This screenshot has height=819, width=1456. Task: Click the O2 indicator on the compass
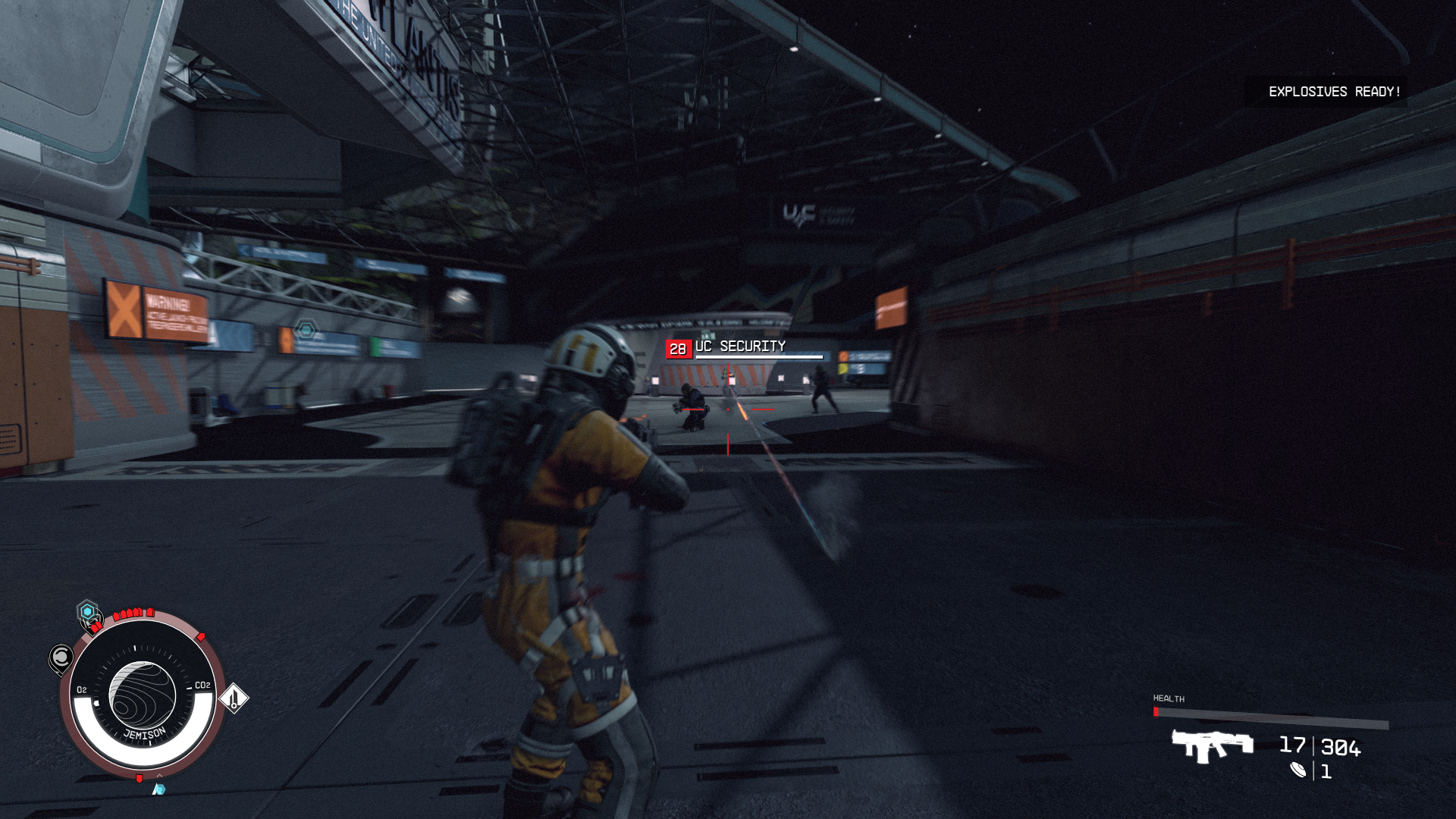[x=83, y=689]
